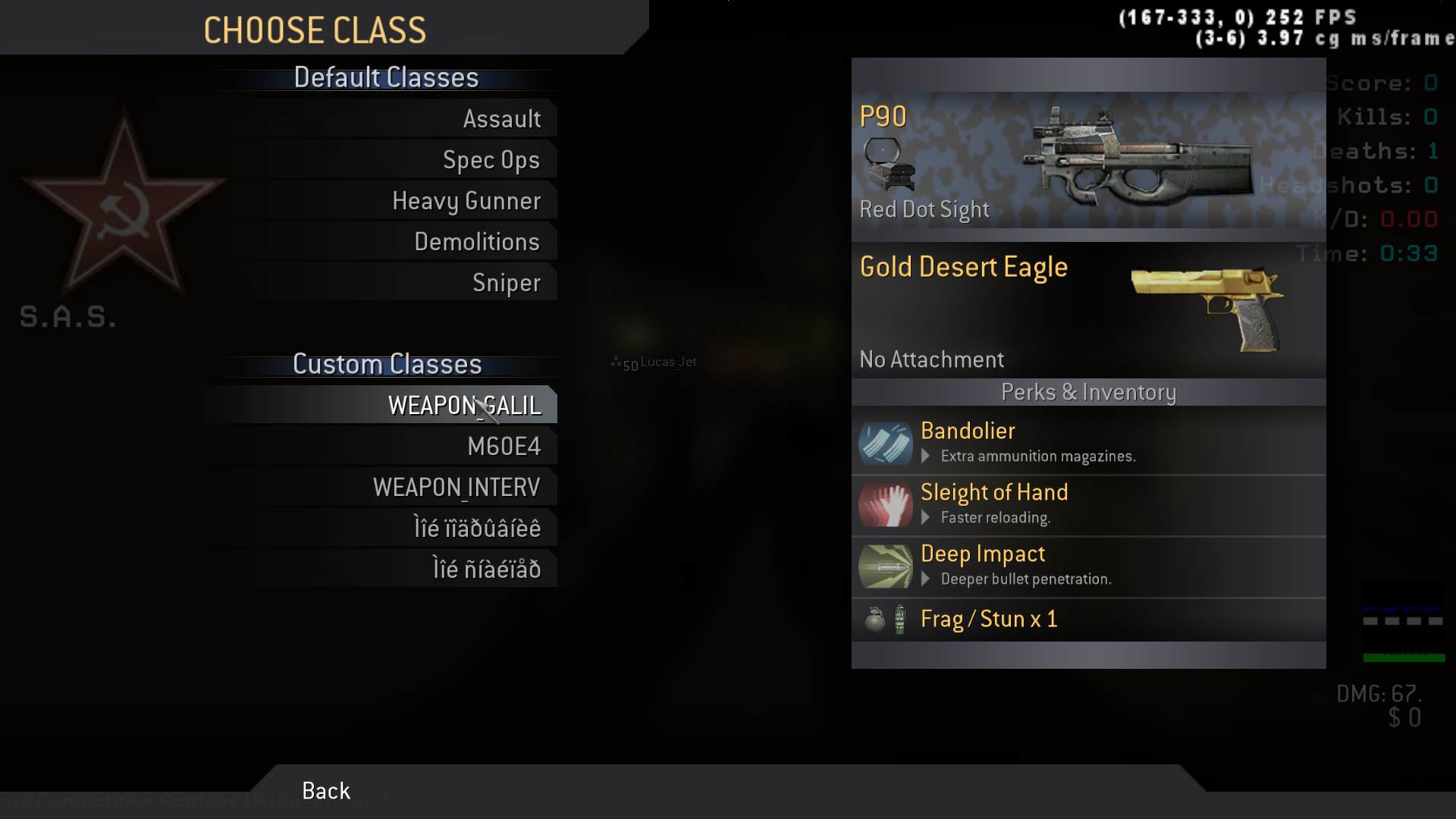Choose the M60E4 custom class
Screen dimensions: 1456x819
pyautogui.click(x=504, y=447)
